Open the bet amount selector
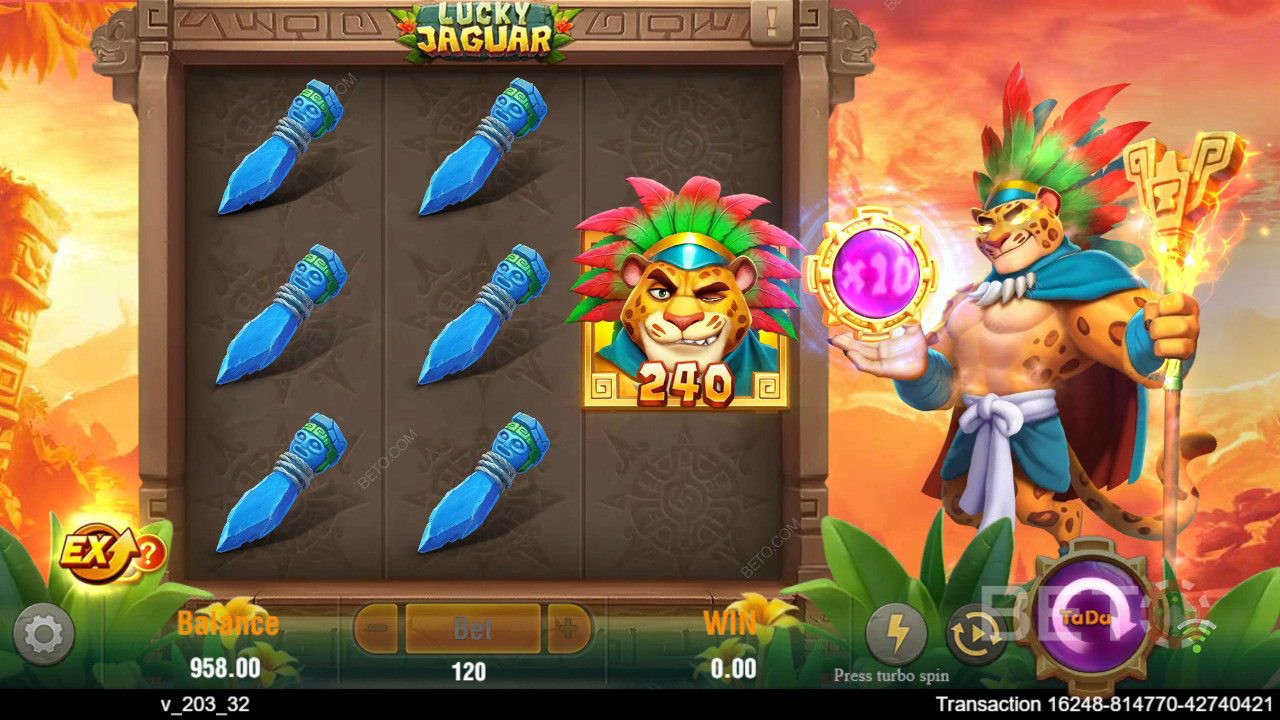Viewport: 1280px width, 720px height. [472, 629]
